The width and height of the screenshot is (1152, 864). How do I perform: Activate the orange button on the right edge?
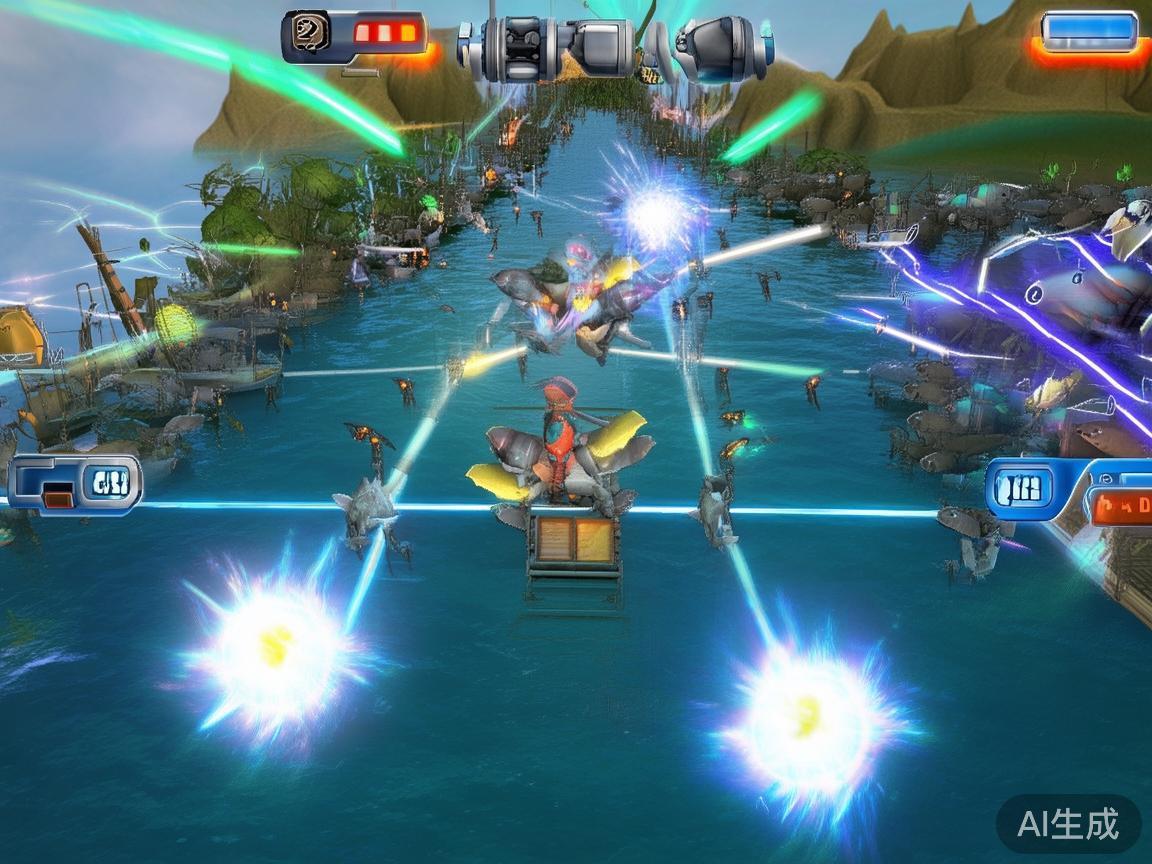(x=1122, y=506)
